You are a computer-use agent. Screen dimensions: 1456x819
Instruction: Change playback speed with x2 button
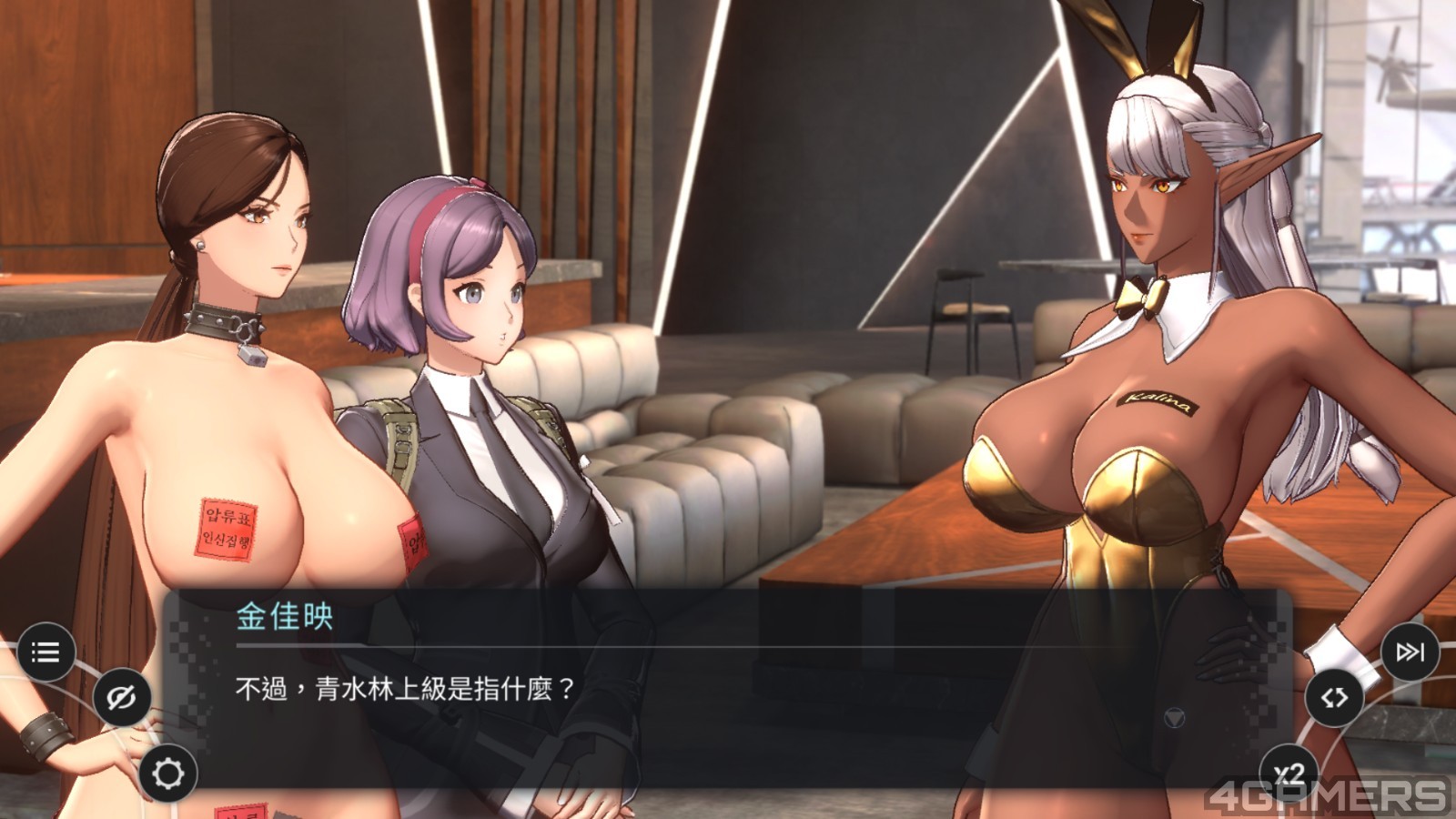tap(1289, 773)
